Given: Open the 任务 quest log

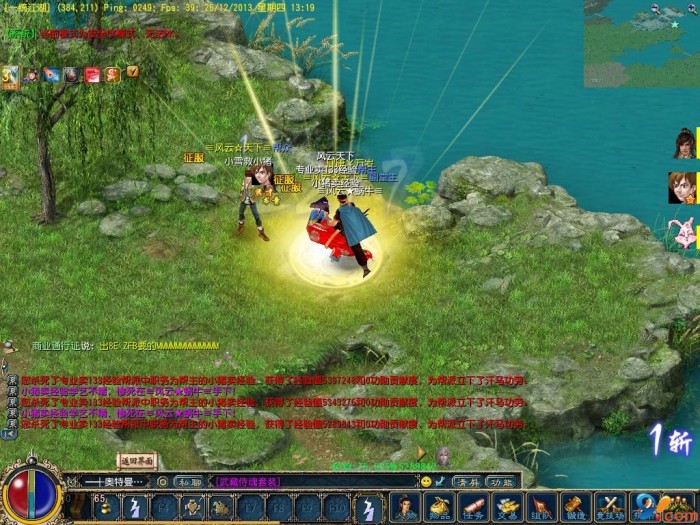Looking at the screenshot, I should coord(472,507).
